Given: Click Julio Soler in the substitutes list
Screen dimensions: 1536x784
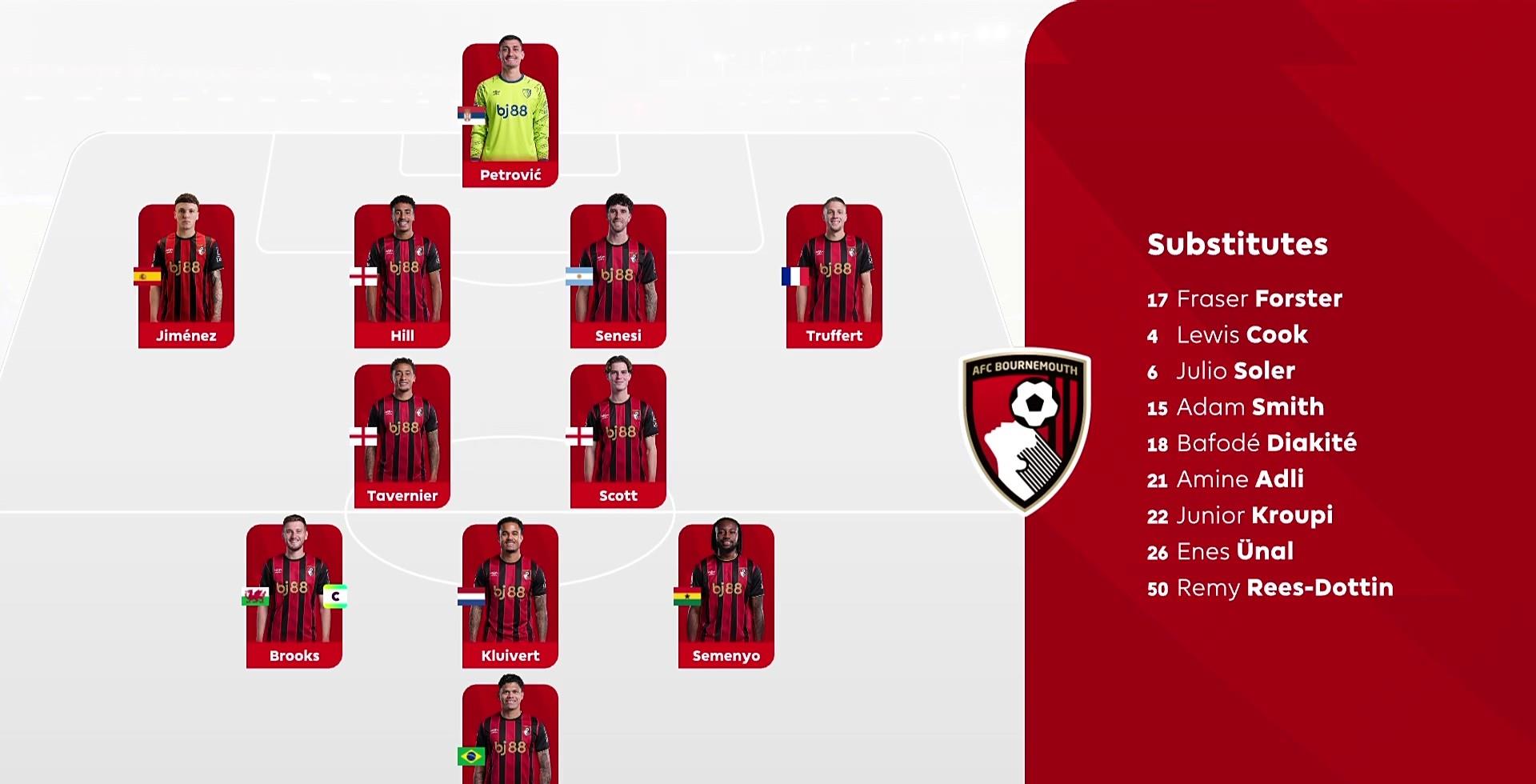Looking at the screenshot, I should click(x=1222, y=371).
